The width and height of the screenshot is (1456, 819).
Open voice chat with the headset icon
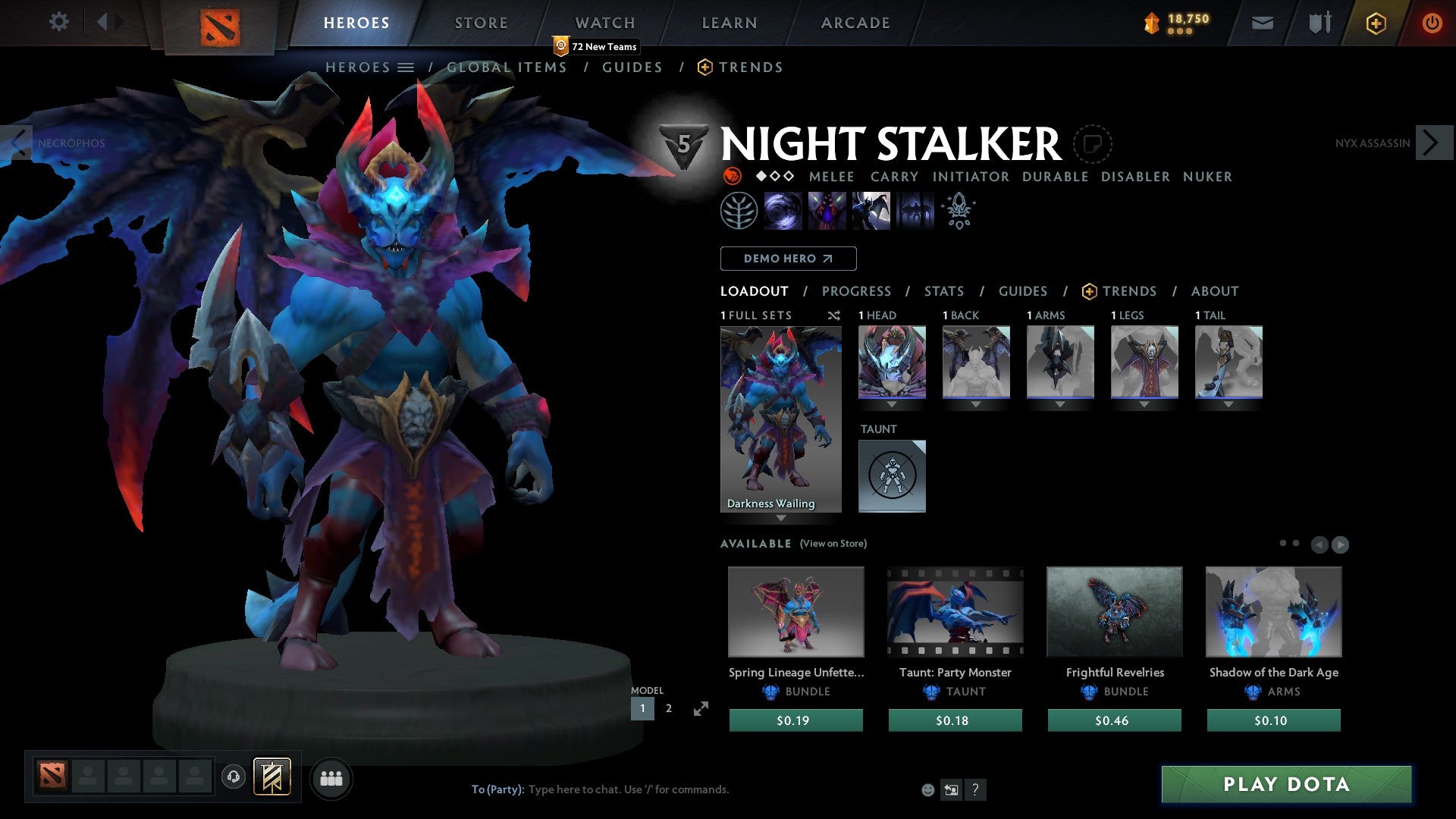pyautogui.click(x=234, y=777)
